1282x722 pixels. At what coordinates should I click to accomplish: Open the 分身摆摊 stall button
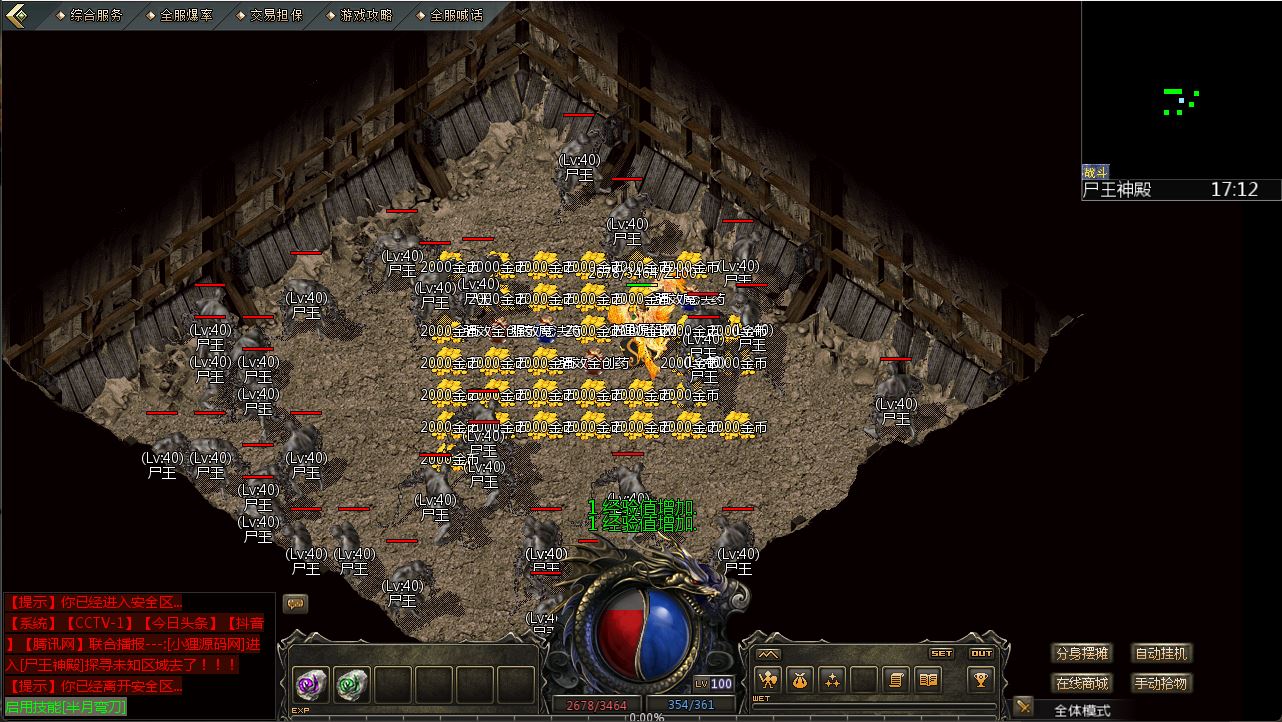[1082, 653]
